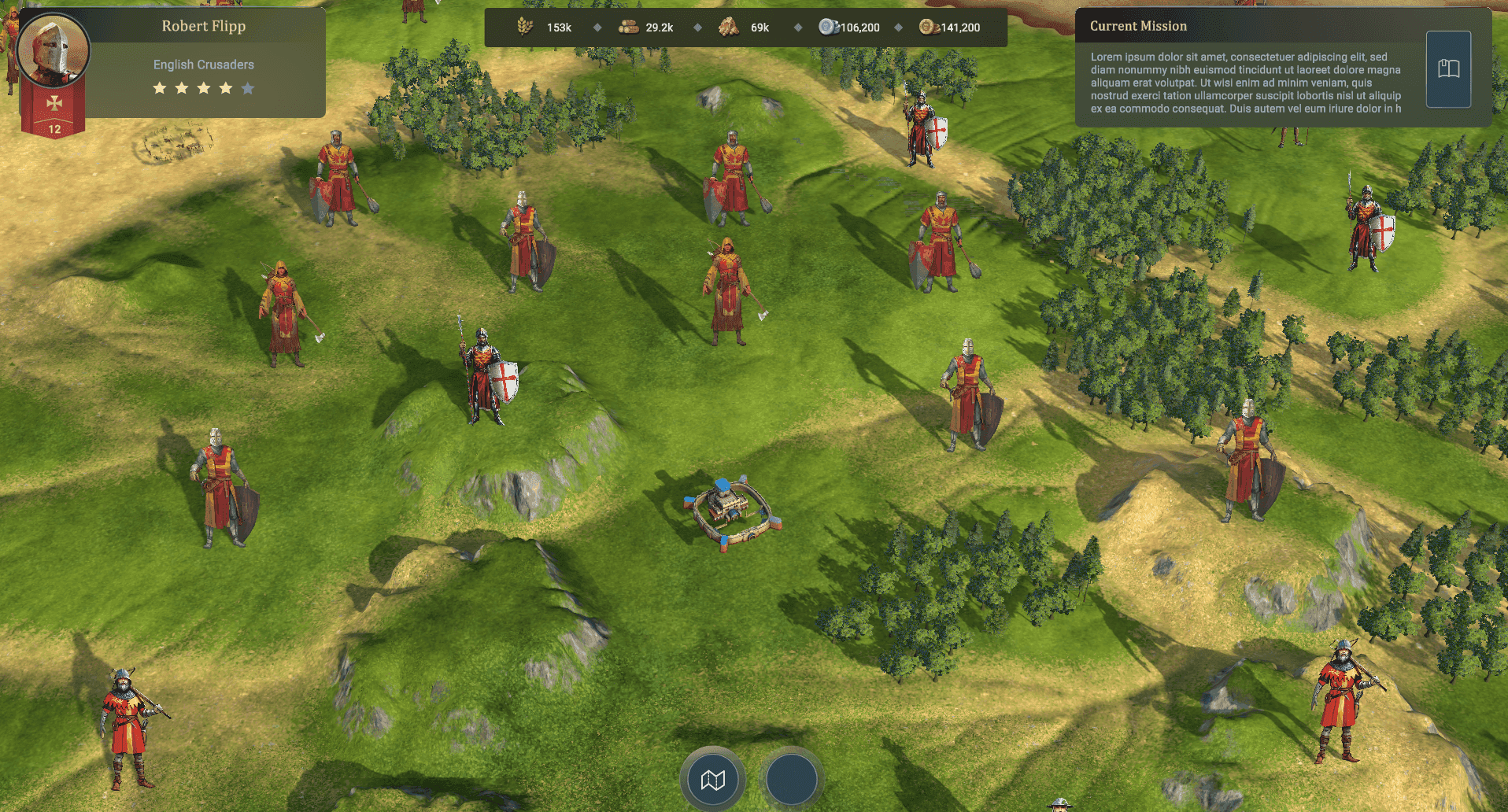Click the fifth unfilled rating star

coord(248,88)
